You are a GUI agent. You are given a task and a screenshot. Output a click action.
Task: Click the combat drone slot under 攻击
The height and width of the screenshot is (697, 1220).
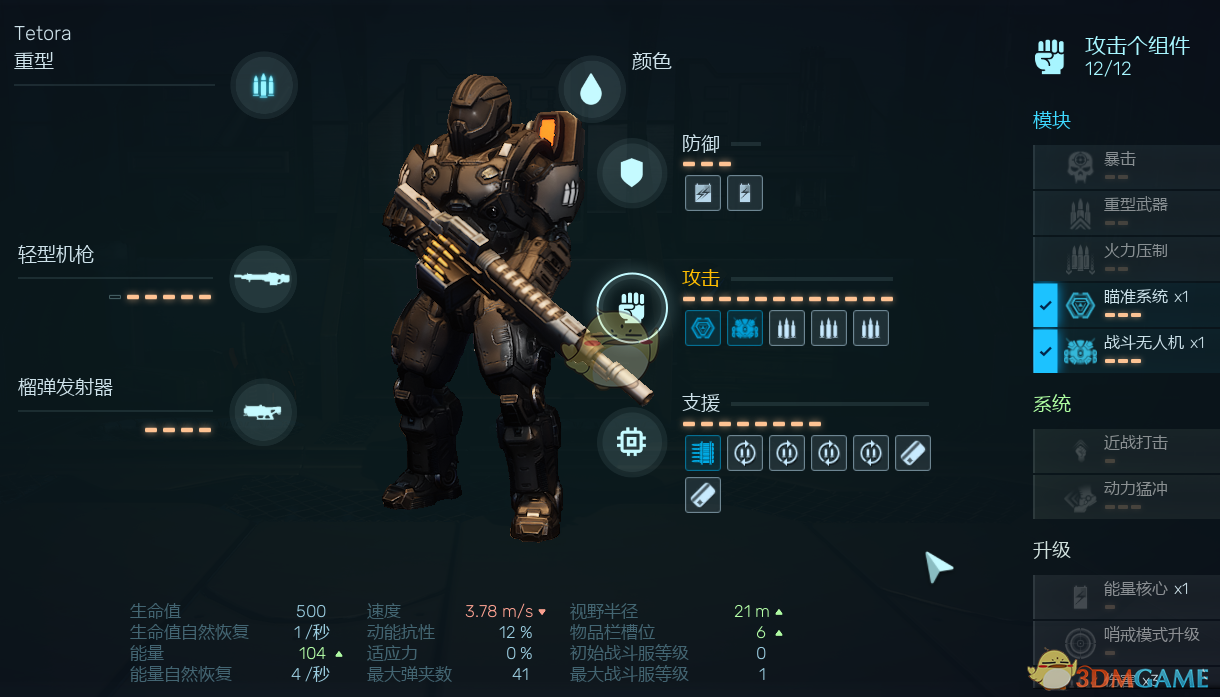[x=744, y=327]
